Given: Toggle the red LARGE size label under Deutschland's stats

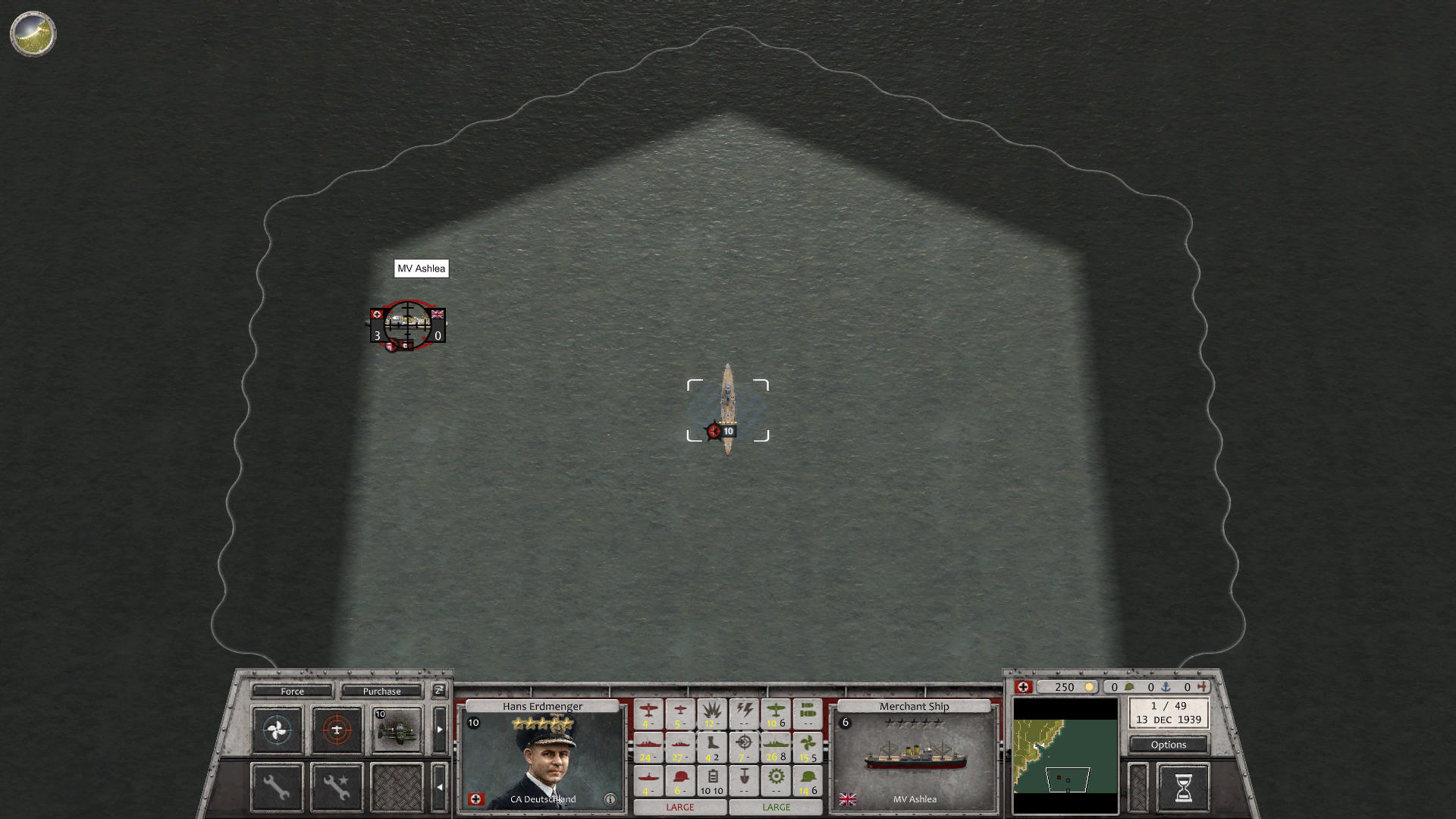Looking at the screenshot, I should (x=680, y=807).
